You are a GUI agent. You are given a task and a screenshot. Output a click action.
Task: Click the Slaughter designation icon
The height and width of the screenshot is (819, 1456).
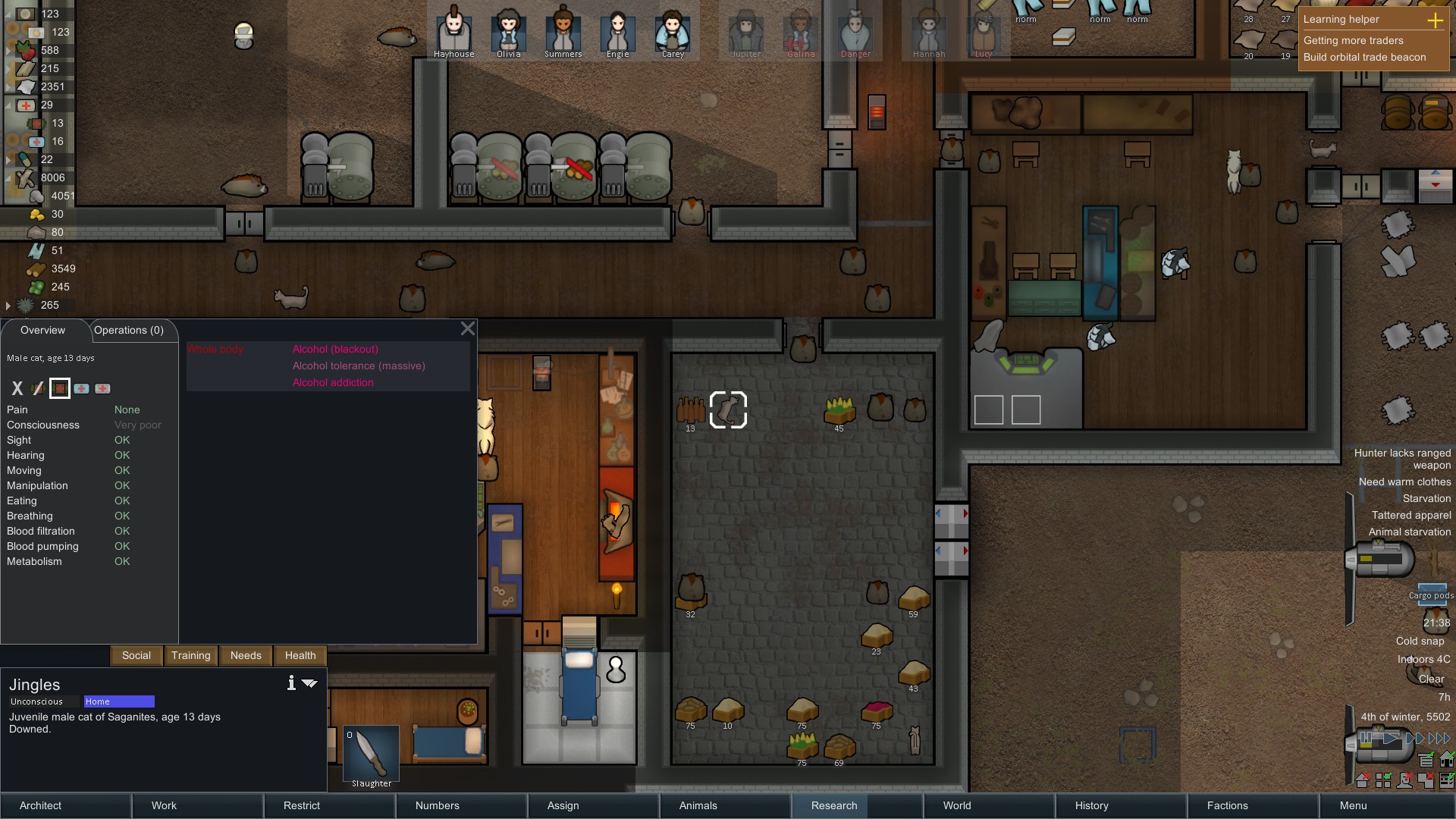point(371,753)
